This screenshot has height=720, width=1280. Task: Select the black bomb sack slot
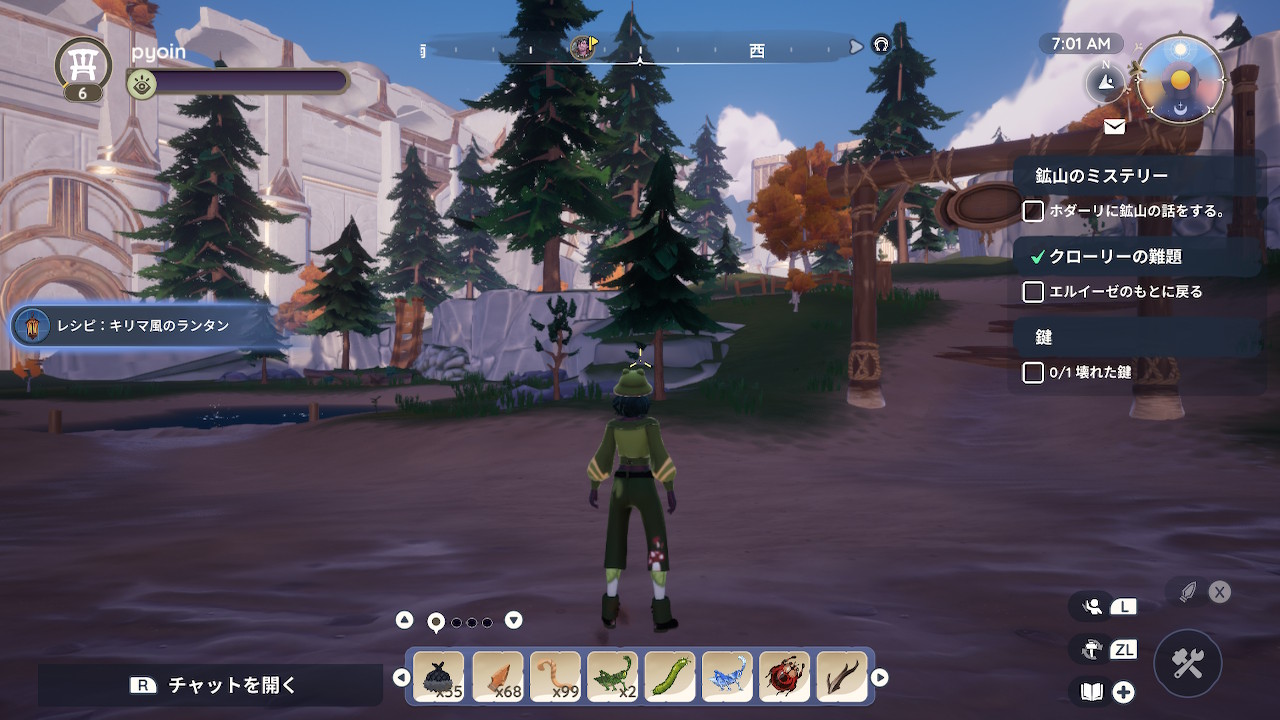(x=439, y=677)
